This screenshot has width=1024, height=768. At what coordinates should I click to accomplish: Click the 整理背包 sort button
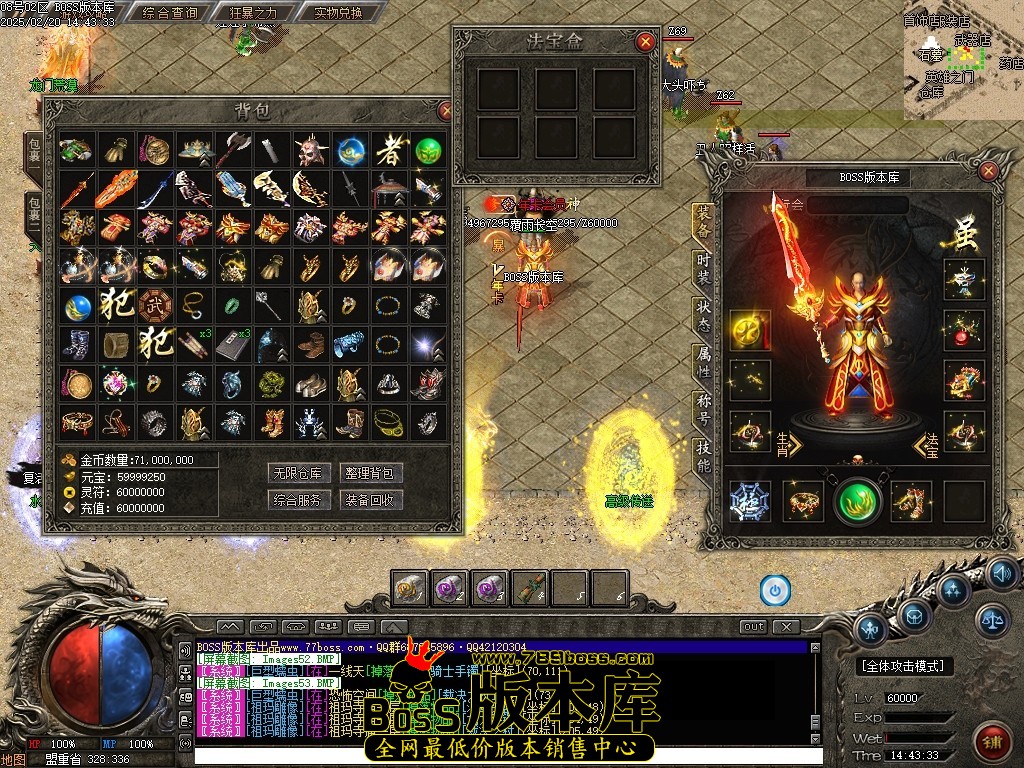tap(370, 473)
